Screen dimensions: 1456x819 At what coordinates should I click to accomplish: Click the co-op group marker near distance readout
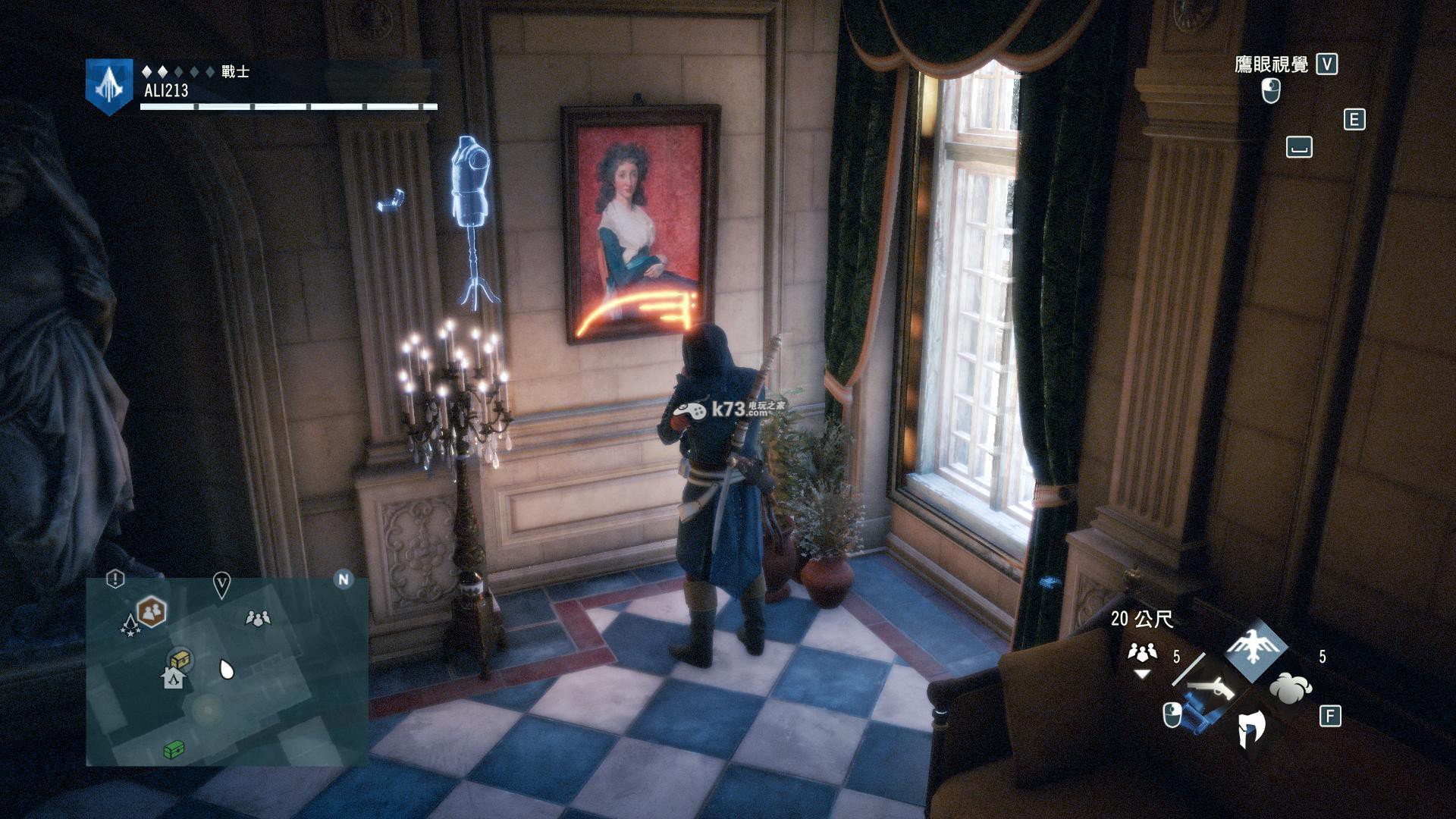pos(1141,652)
